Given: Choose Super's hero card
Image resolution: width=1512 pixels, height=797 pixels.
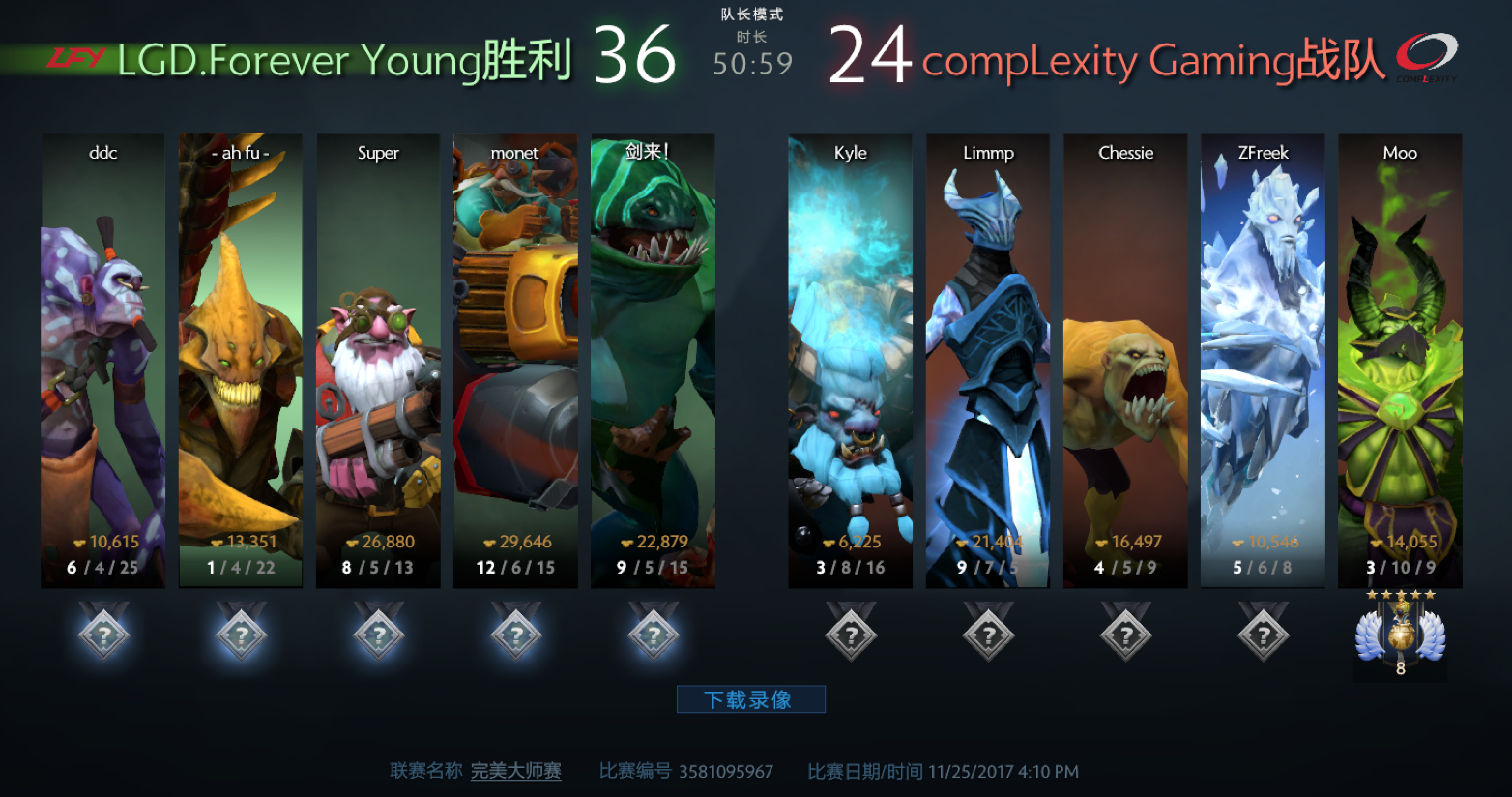Looking at the screenshot, I should (378, 360).
